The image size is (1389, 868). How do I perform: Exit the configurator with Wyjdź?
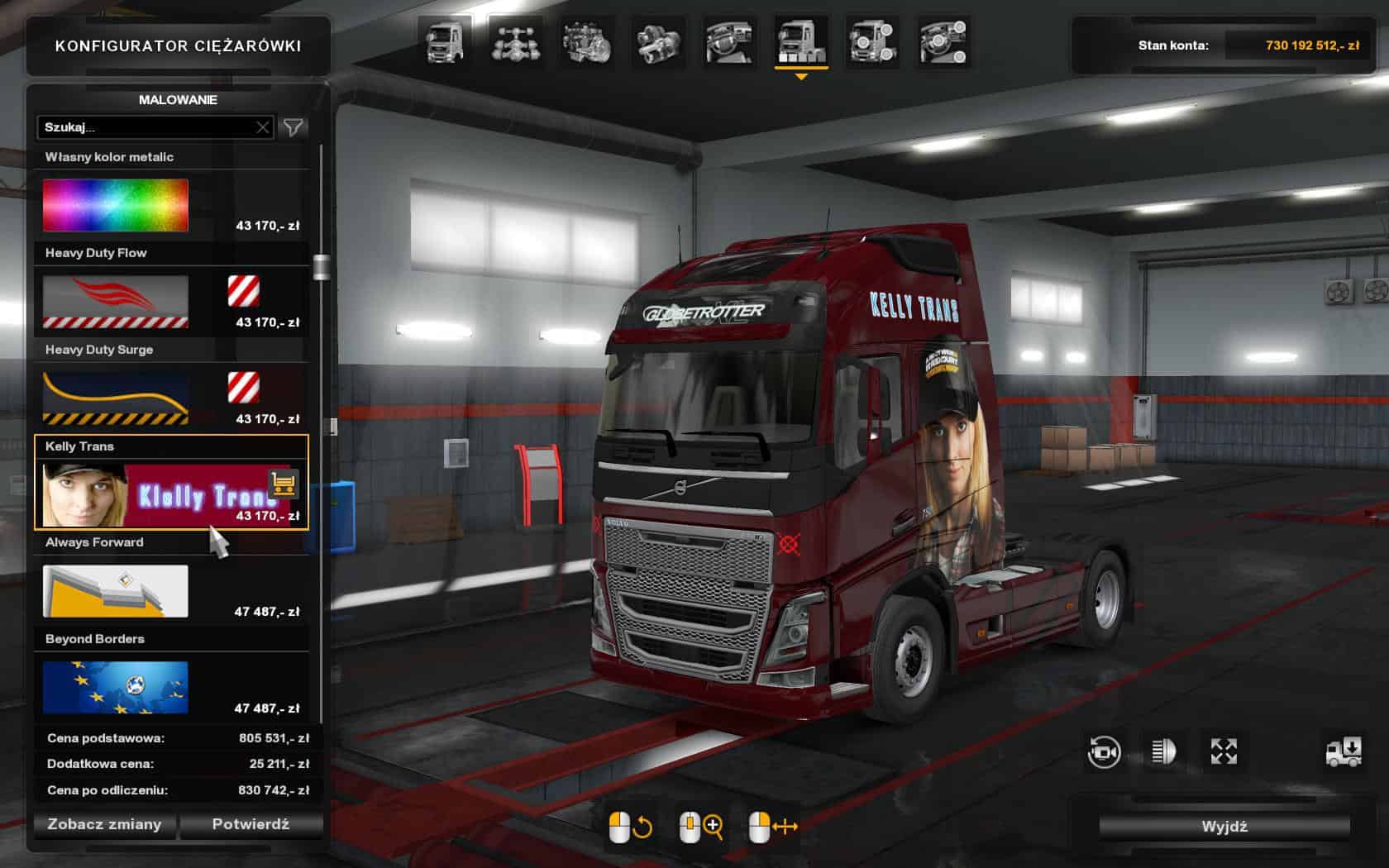click(1224, 826)
